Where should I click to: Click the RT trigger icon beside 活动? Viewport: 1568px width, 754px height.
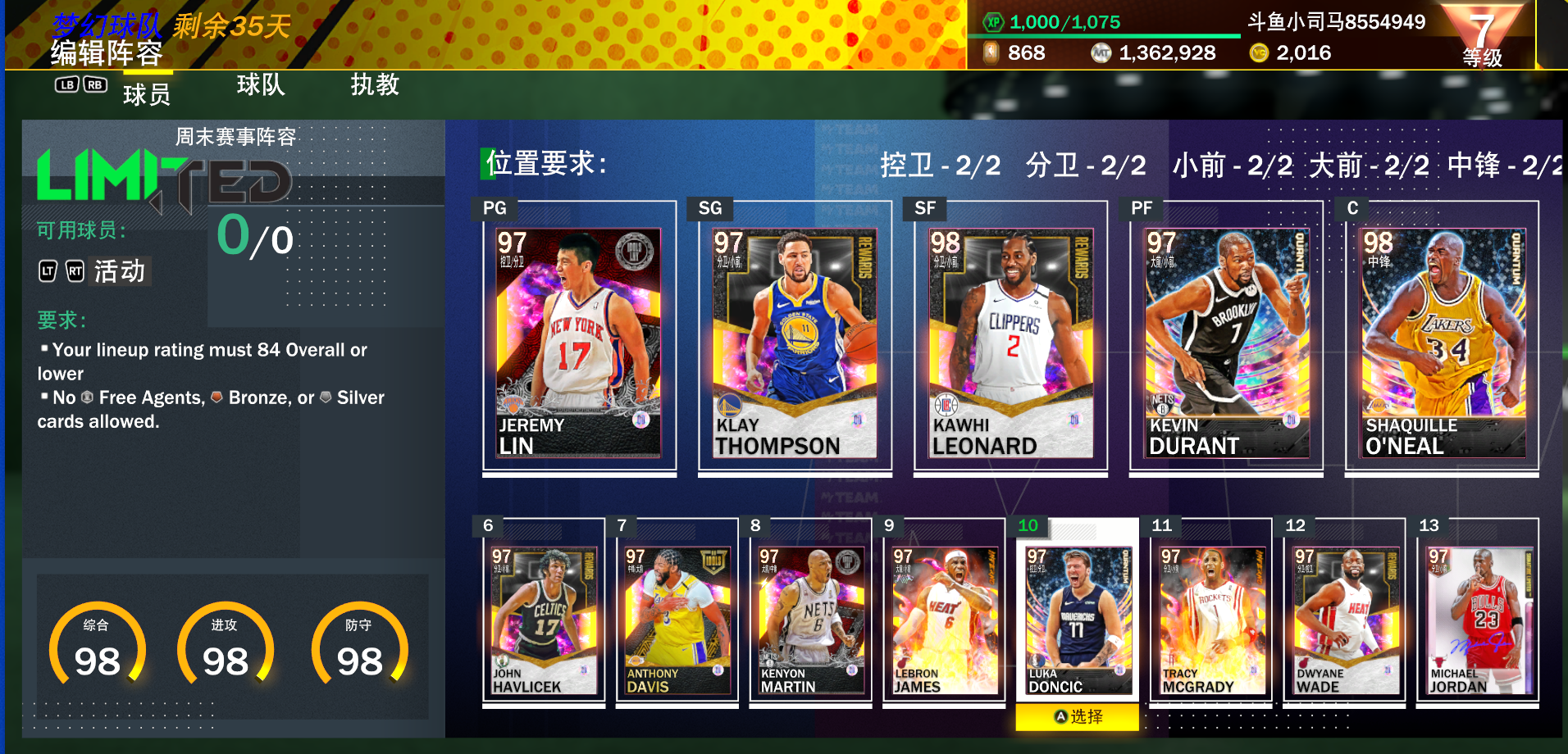coord(75,271)
